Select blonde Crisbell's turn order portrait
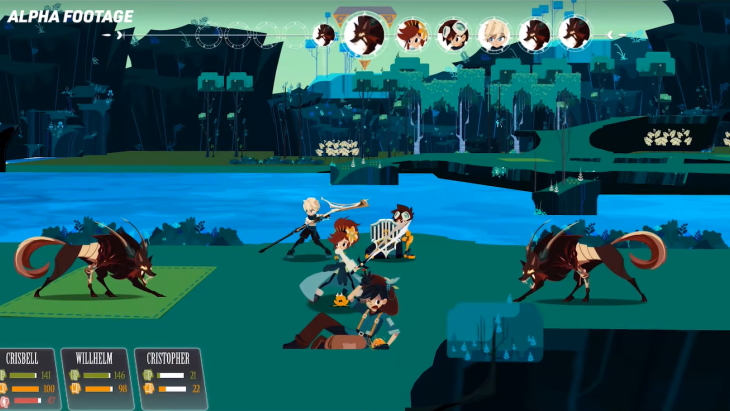The width and height of the screenshot is (730, 411). [x=493, y=34]
